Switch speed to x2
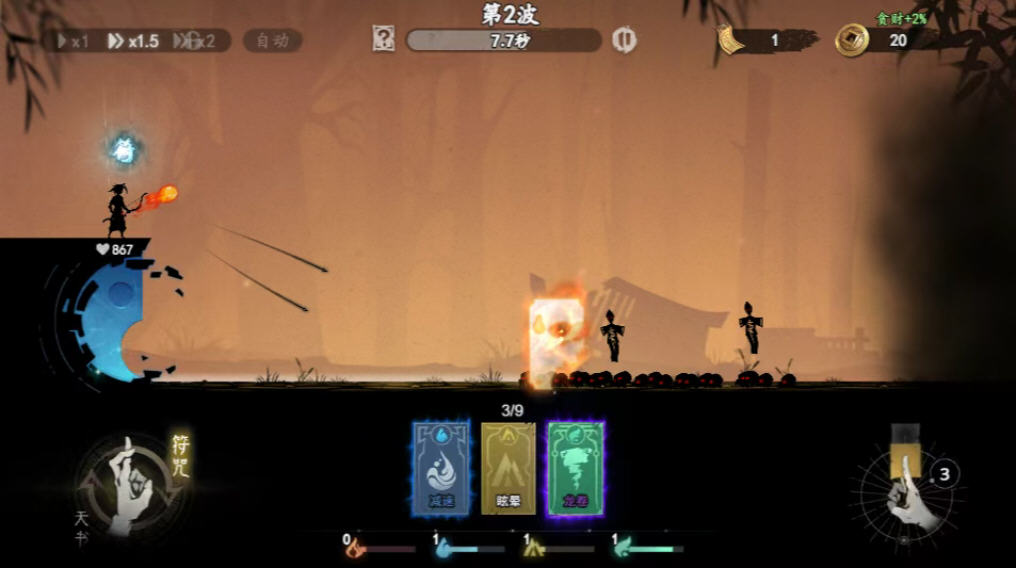The width and height of the screenshot is (1016, 568). (196, 41)
